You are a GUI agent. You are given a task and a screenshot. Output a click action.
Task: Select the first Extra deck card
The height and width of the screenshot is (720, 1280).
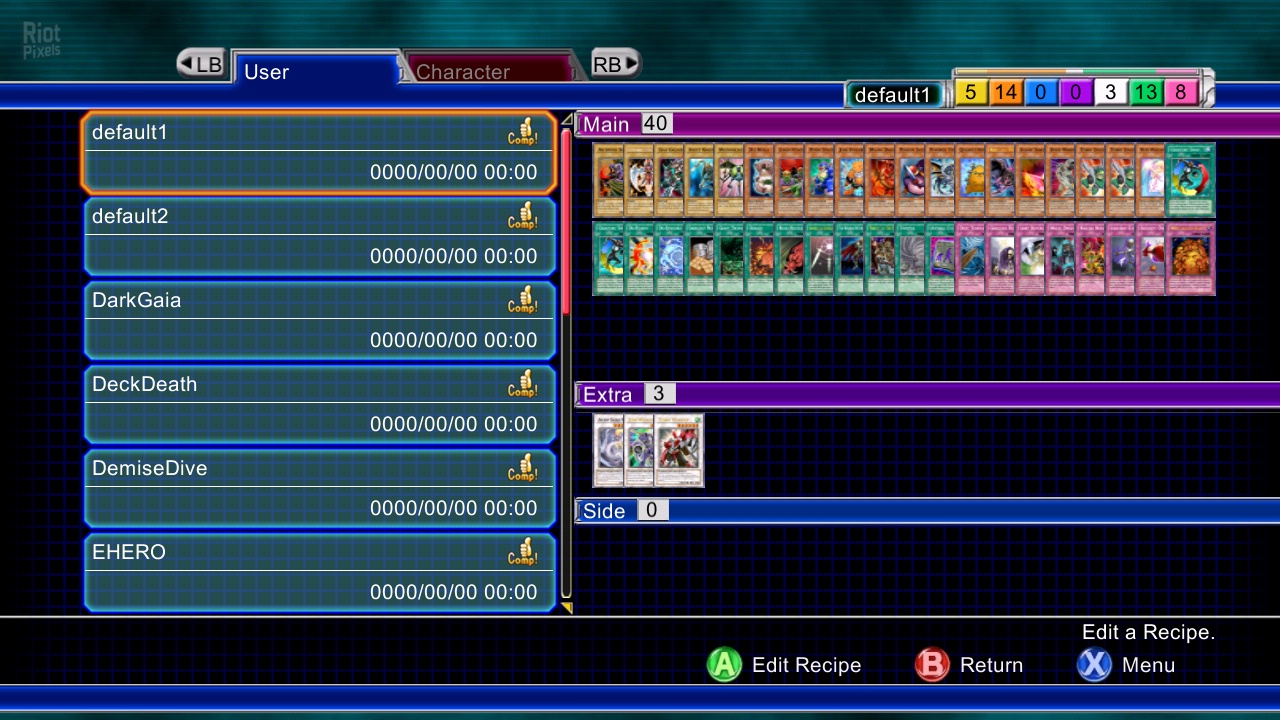[x=608, y=450]
